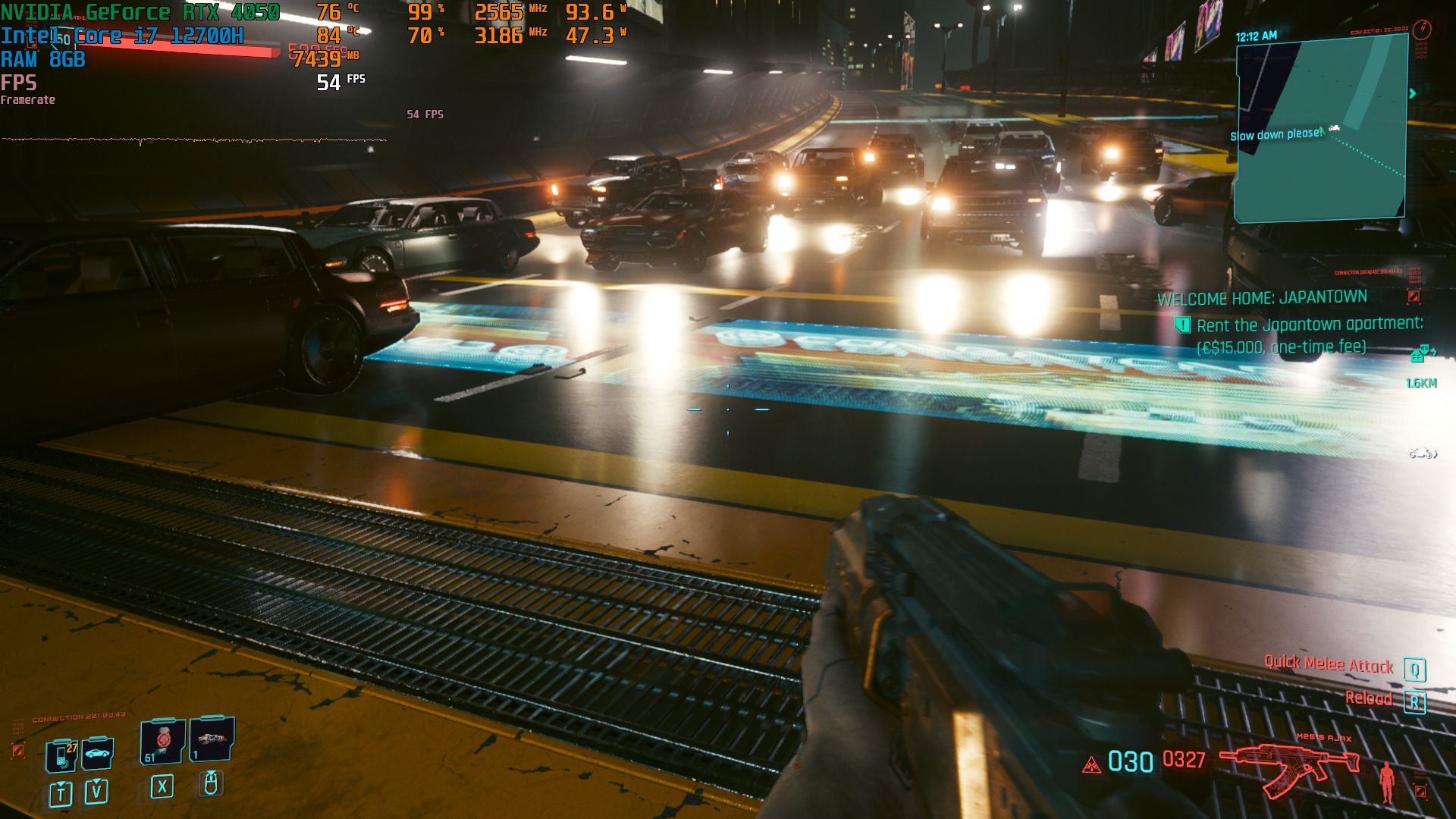Viewport: 1456px width, 819px height.
Task: Expand the chevron above the V keybind
Action: click(96, 780)
